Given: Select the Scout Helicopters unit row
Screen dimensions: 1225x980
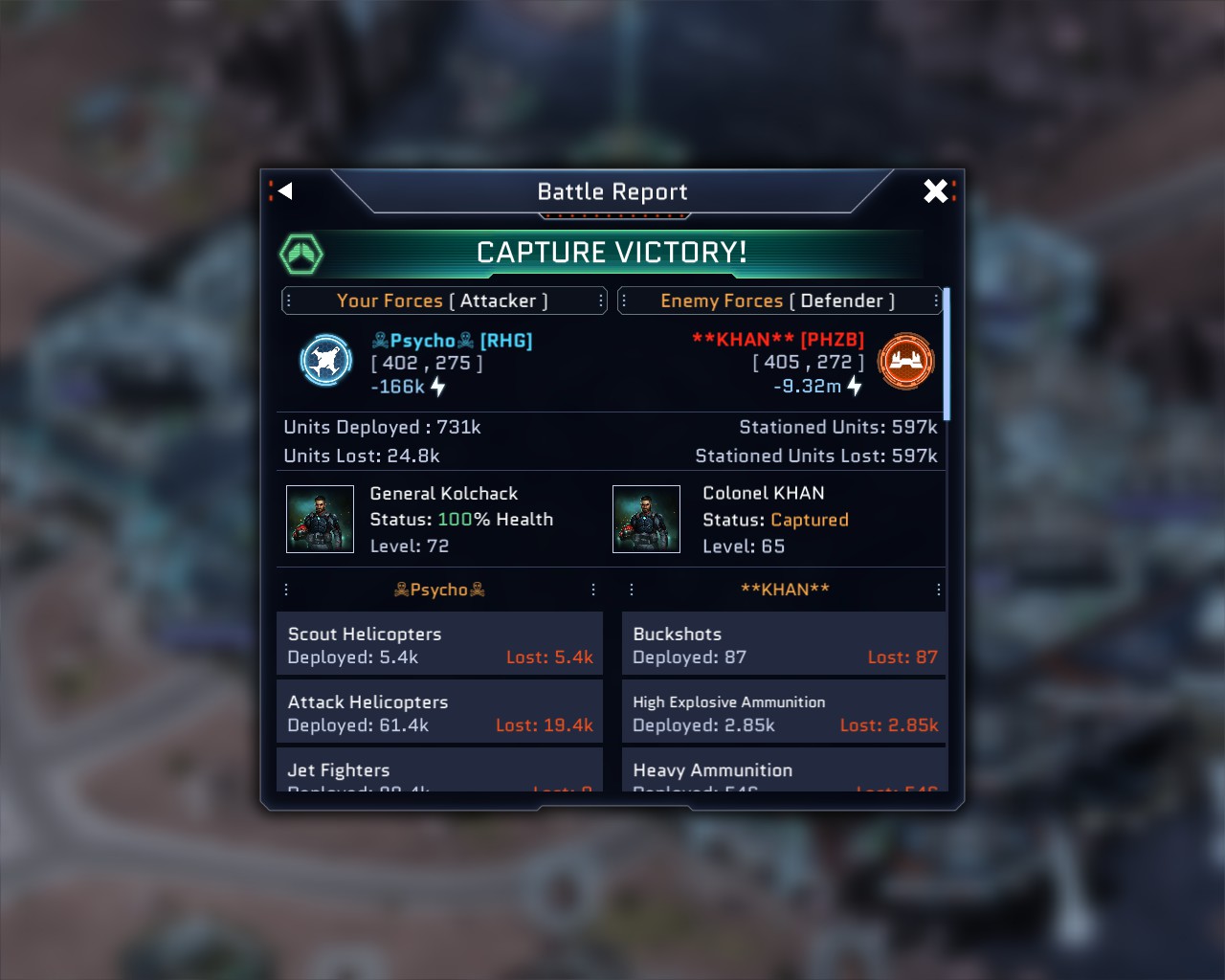Looking at the screenshot, I should pos(439,645).
